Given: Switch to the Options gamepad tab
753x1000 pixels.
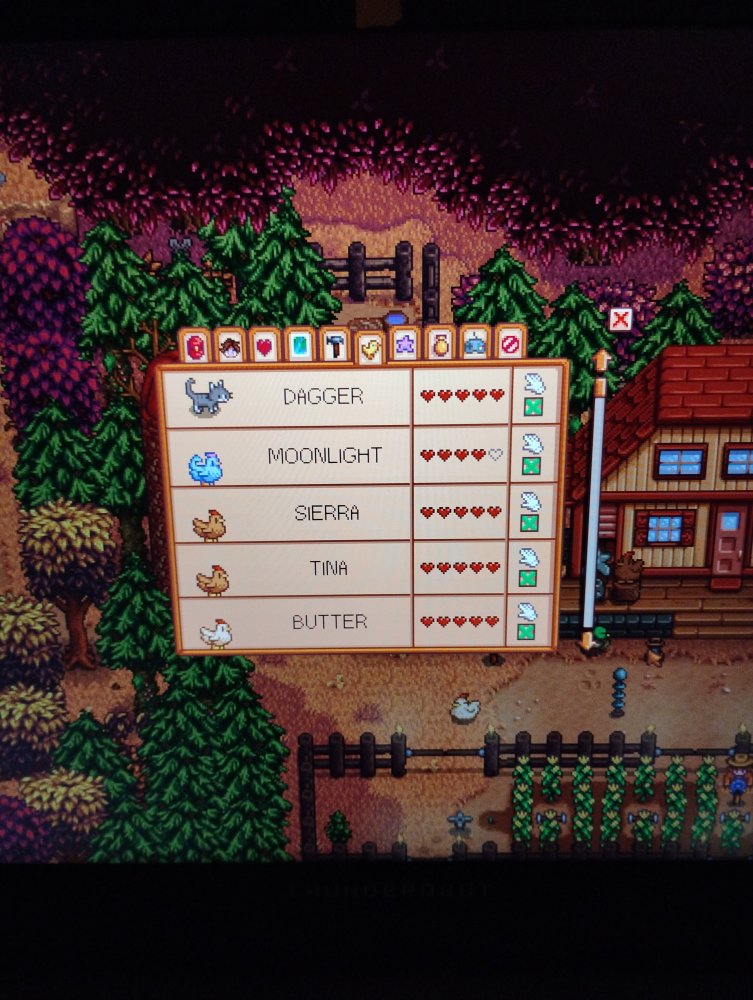Looking at the screenshot, I should pyautogui.click(x=474, y=346).
